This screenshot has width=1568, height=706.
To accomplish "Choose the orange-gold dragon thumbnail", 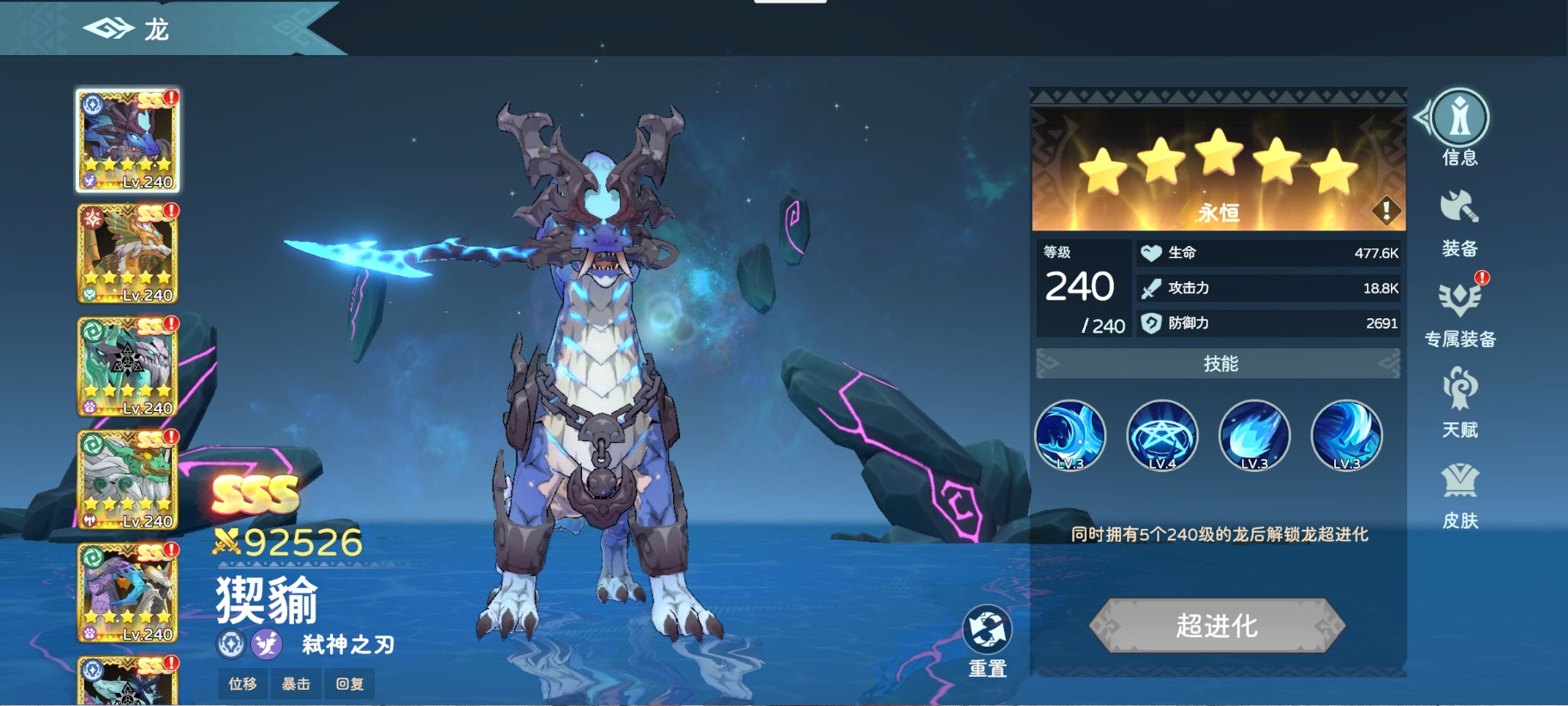I will [x=127, y=254].
